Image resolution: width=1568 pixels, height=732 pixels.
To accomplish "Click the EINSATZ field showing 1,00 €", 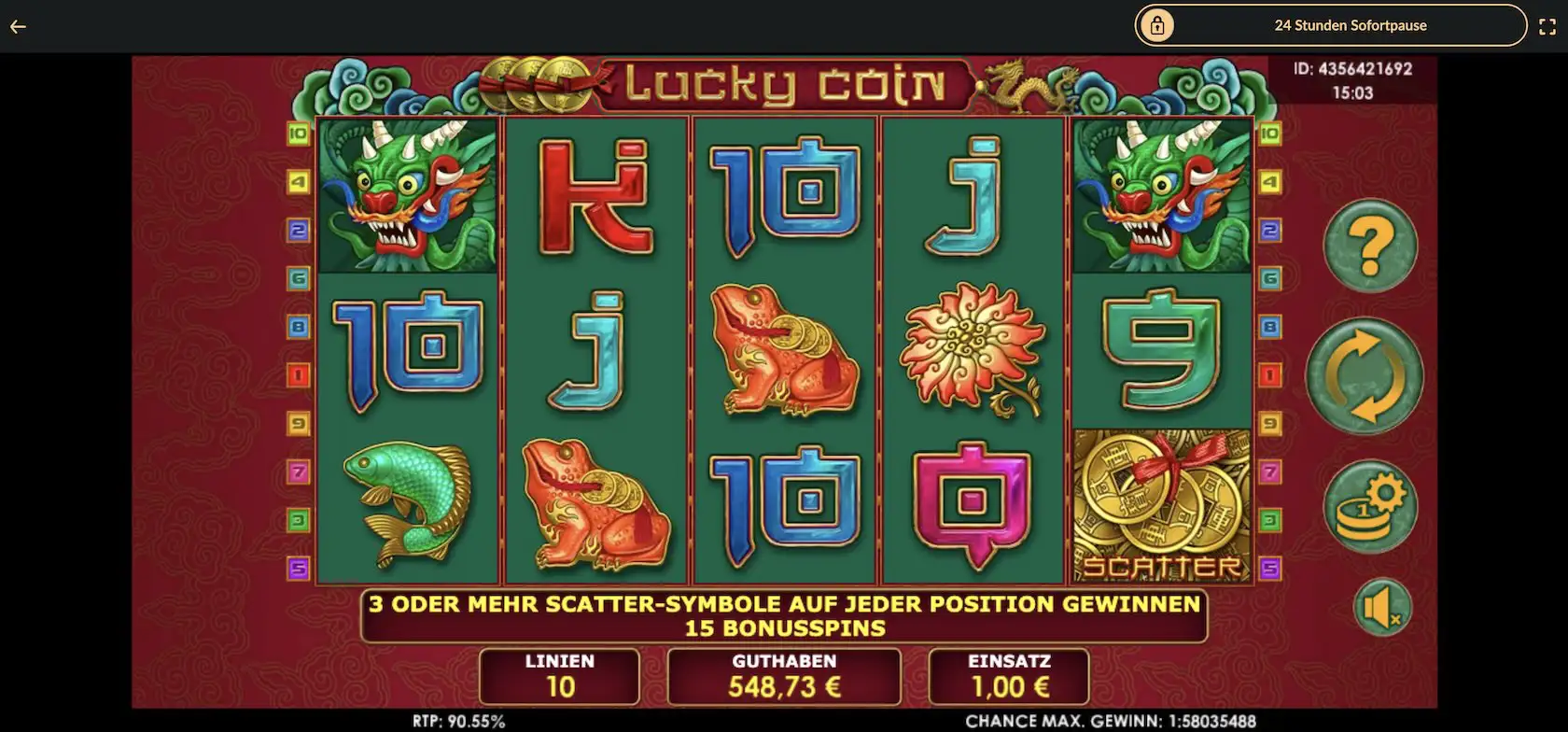I will tap(1008, 677).
